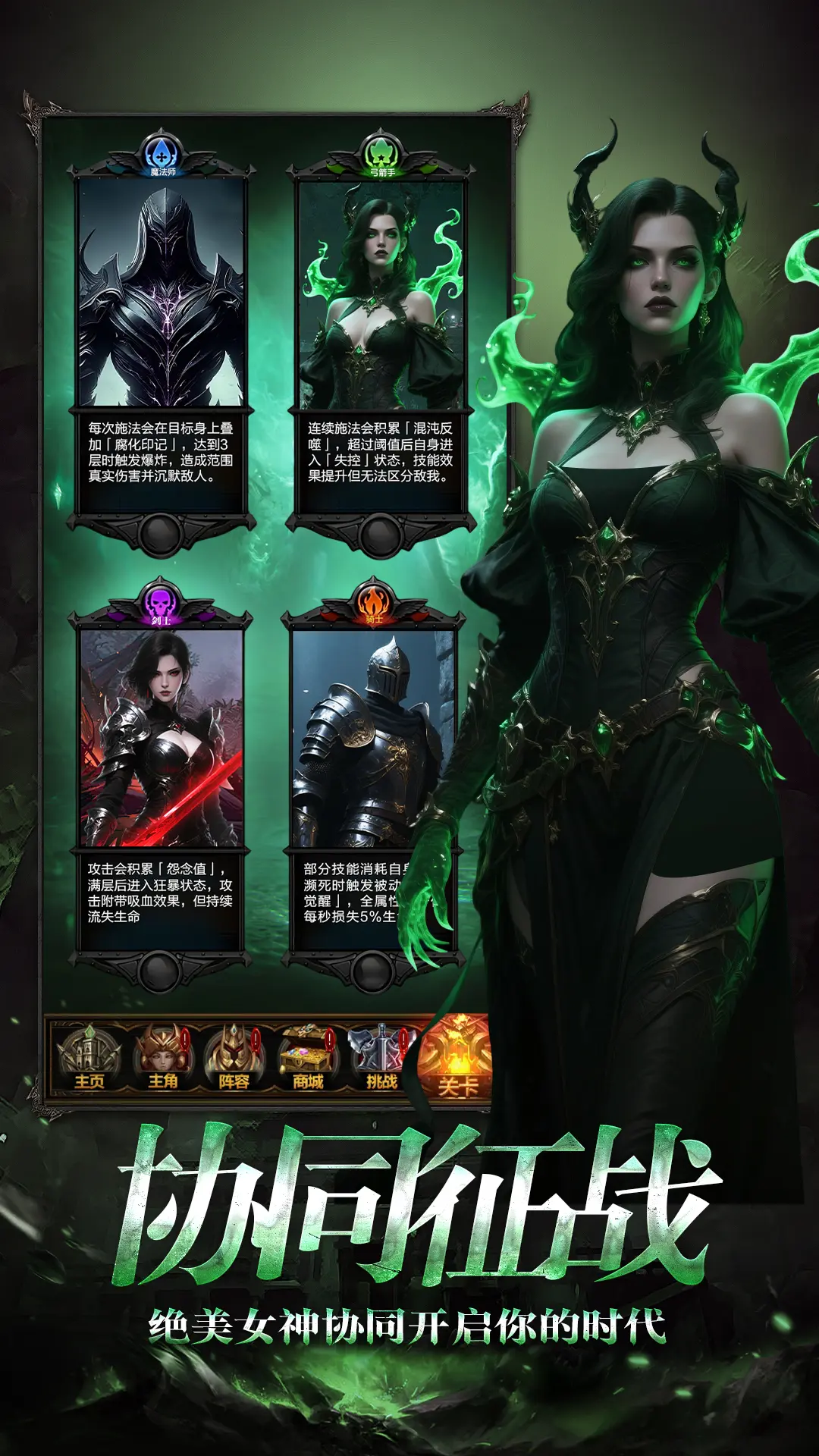The width and height of the screenshot is (819, 1456).
Task: Tap the round button under the swordswoman card
Action: (159, 971)
